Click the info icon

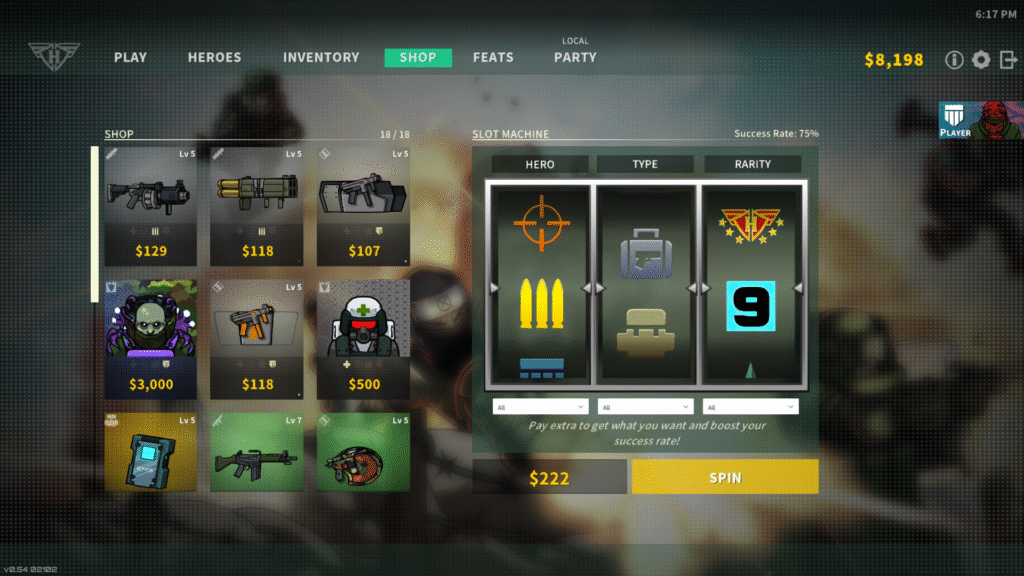[x=954, y=60]
